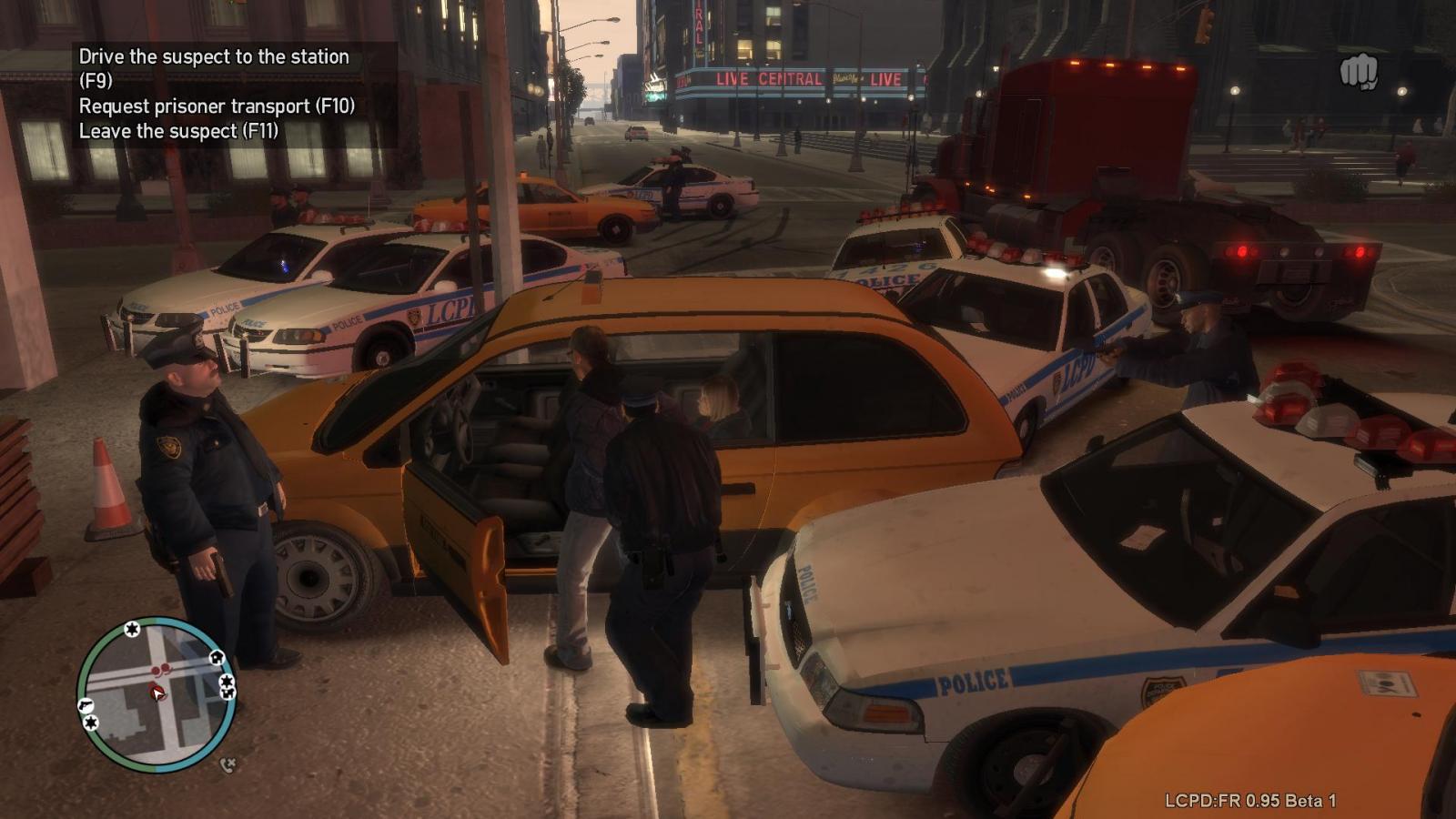
Task: Open the circular minimap
Action: 157,694
